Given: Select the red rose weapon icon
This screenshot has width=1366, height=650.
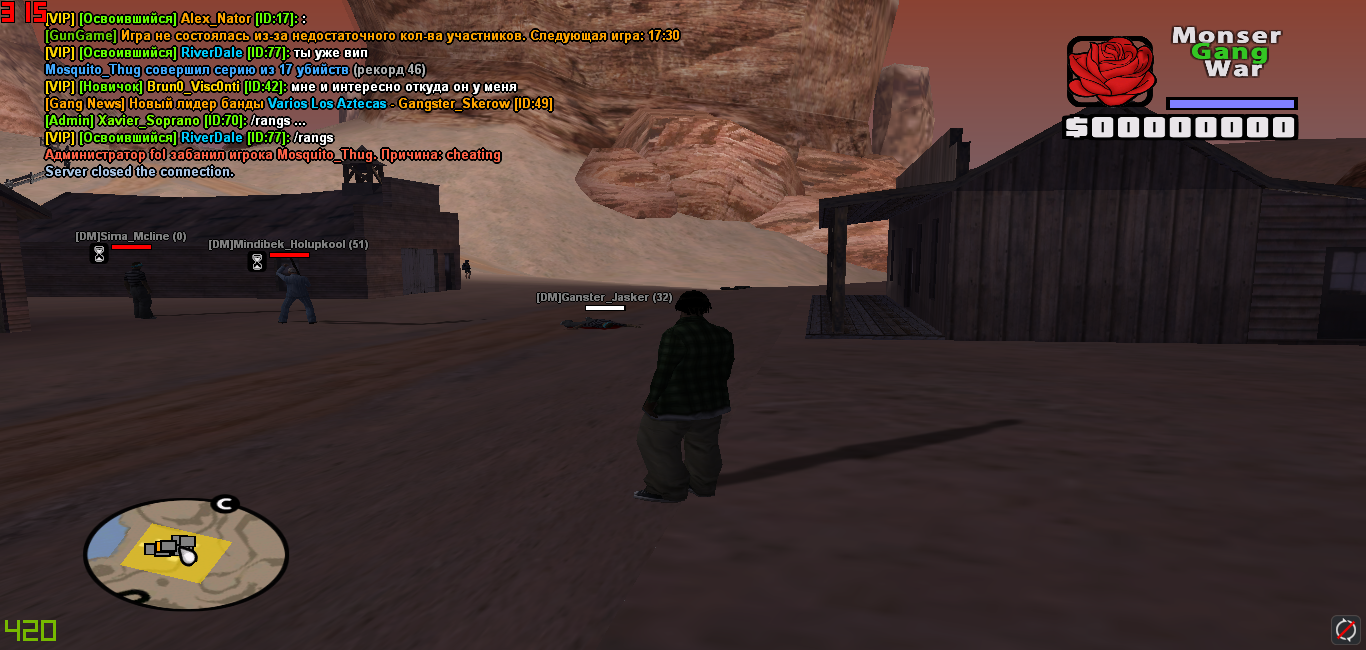Looking at the screenshot, I should click(x=1111, y=71).
